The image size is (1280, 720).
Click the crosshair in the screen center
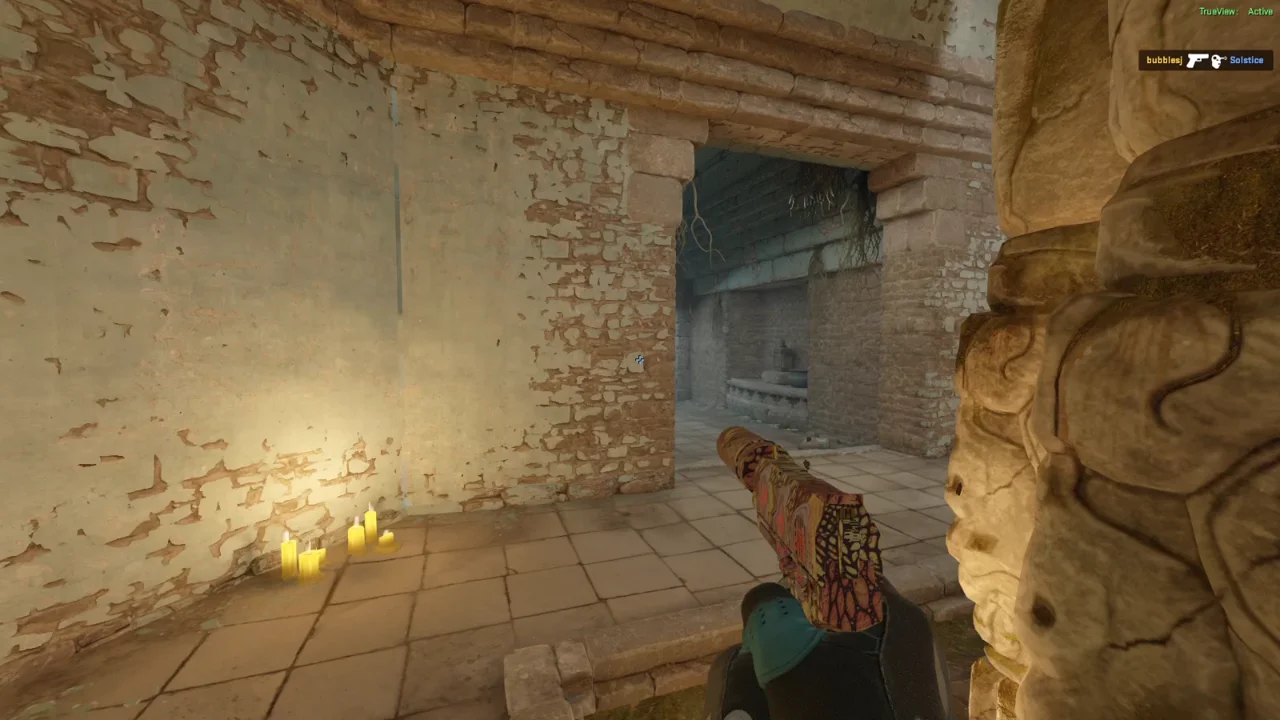tap(640, 360)
